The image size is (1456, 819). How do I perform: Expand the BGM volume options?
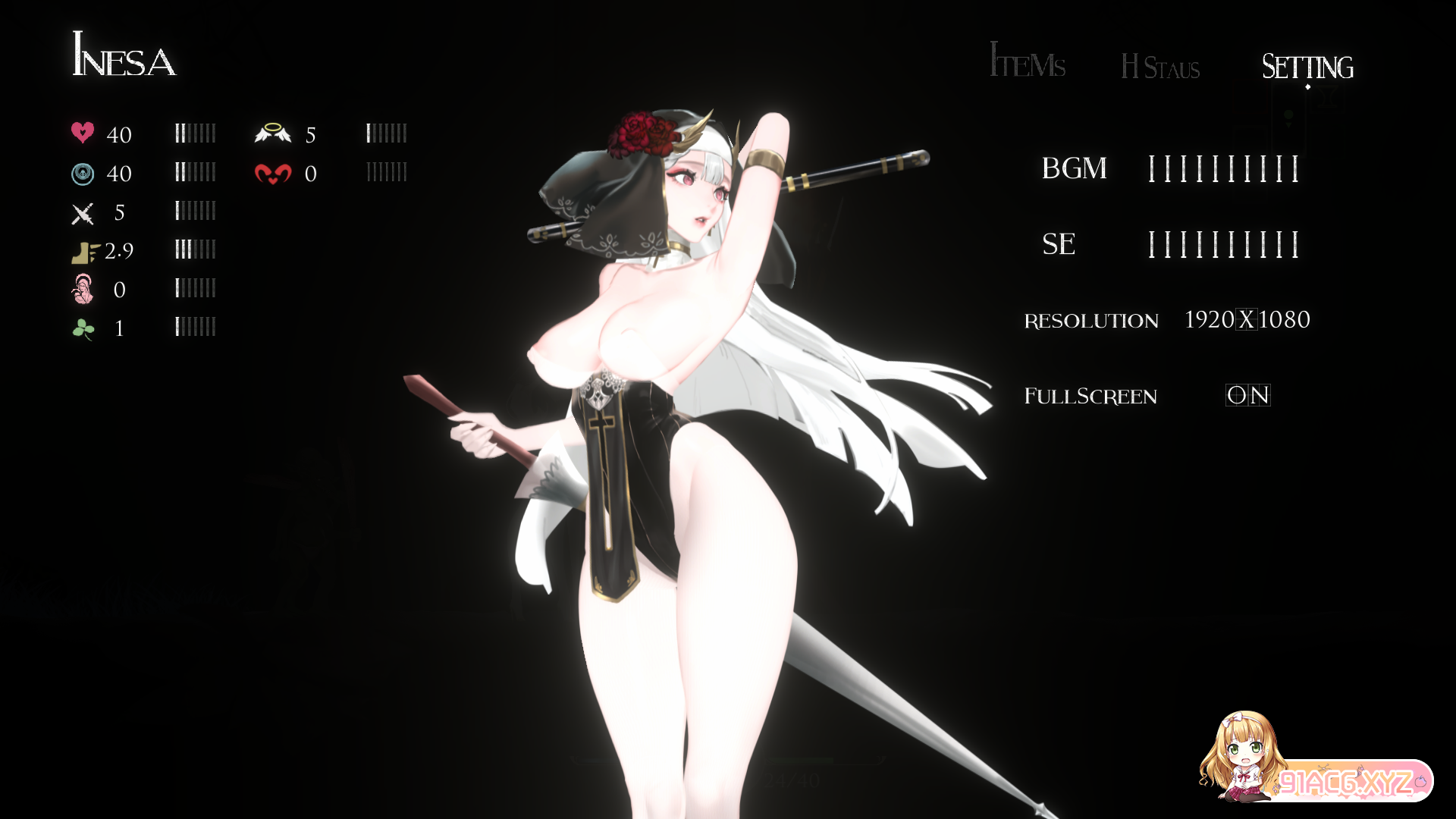(x=1225, y=168)
